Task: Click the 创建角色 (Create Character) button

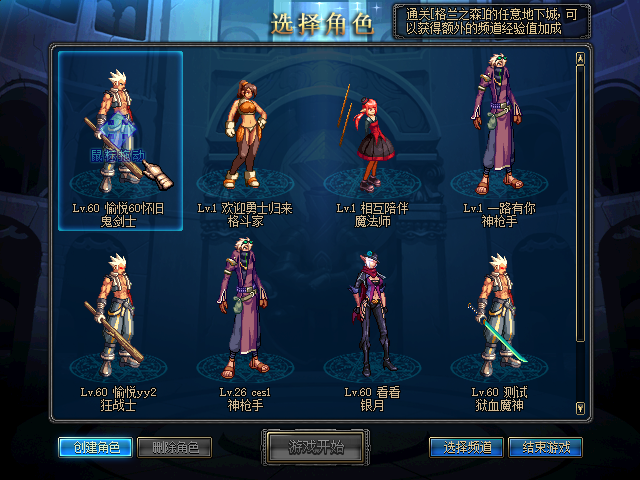Action: (x=94, y=447)
